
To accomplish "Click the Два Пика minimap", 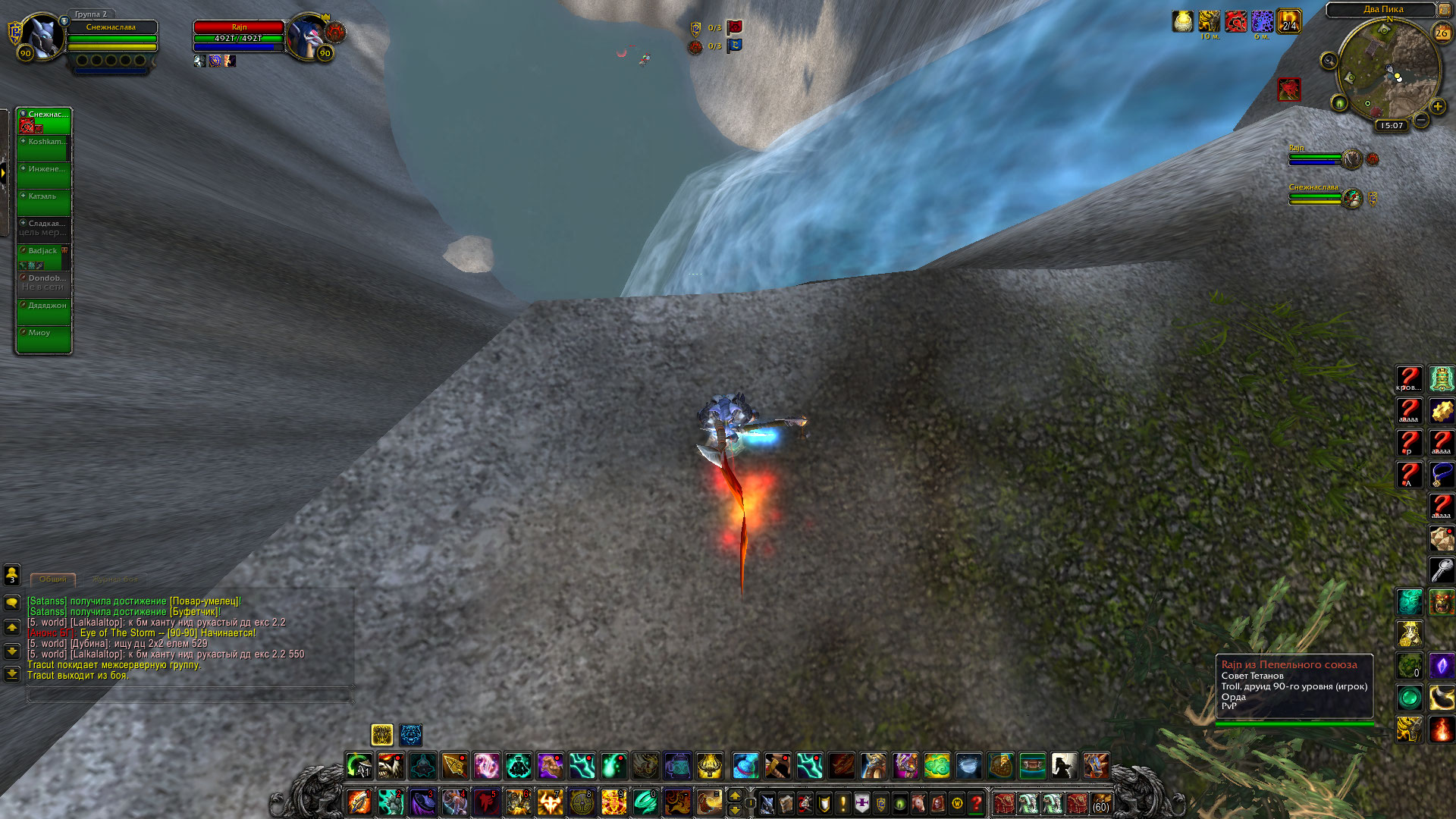I will coord(1387,72).
